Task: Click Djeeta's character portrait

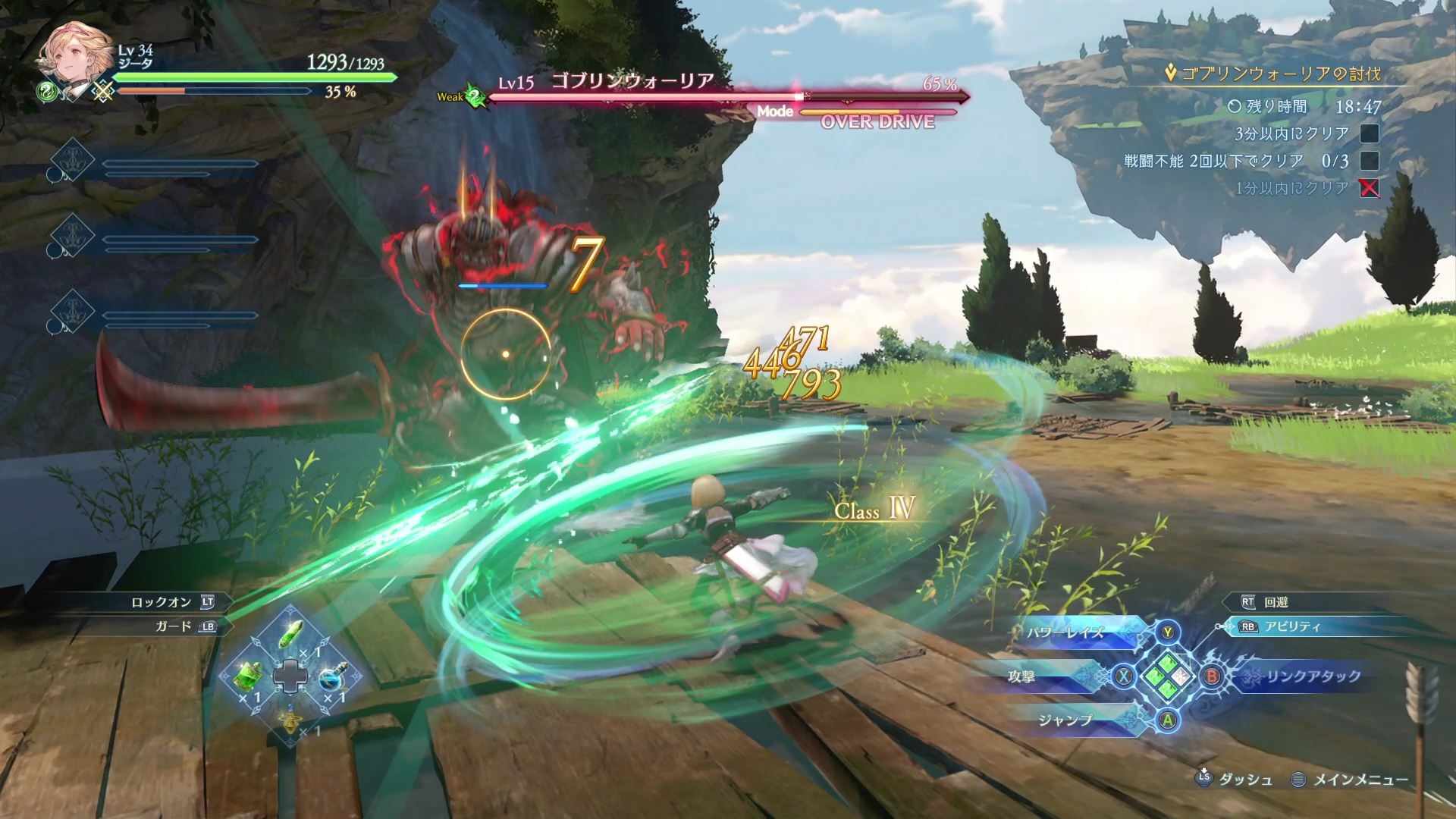Action: pos(71,60)
